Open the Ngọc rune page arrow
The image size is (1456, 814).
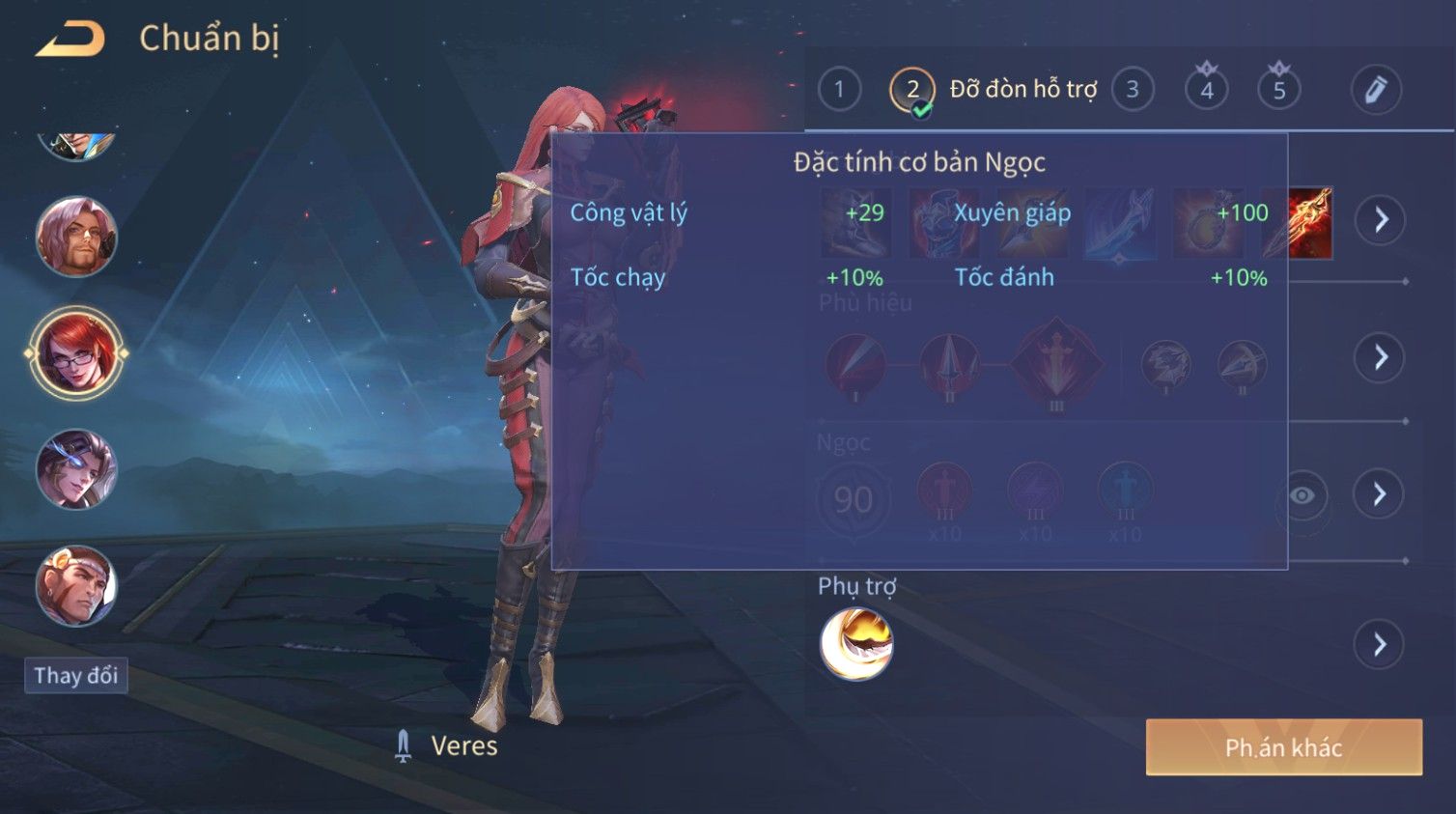coord(1381,494)
